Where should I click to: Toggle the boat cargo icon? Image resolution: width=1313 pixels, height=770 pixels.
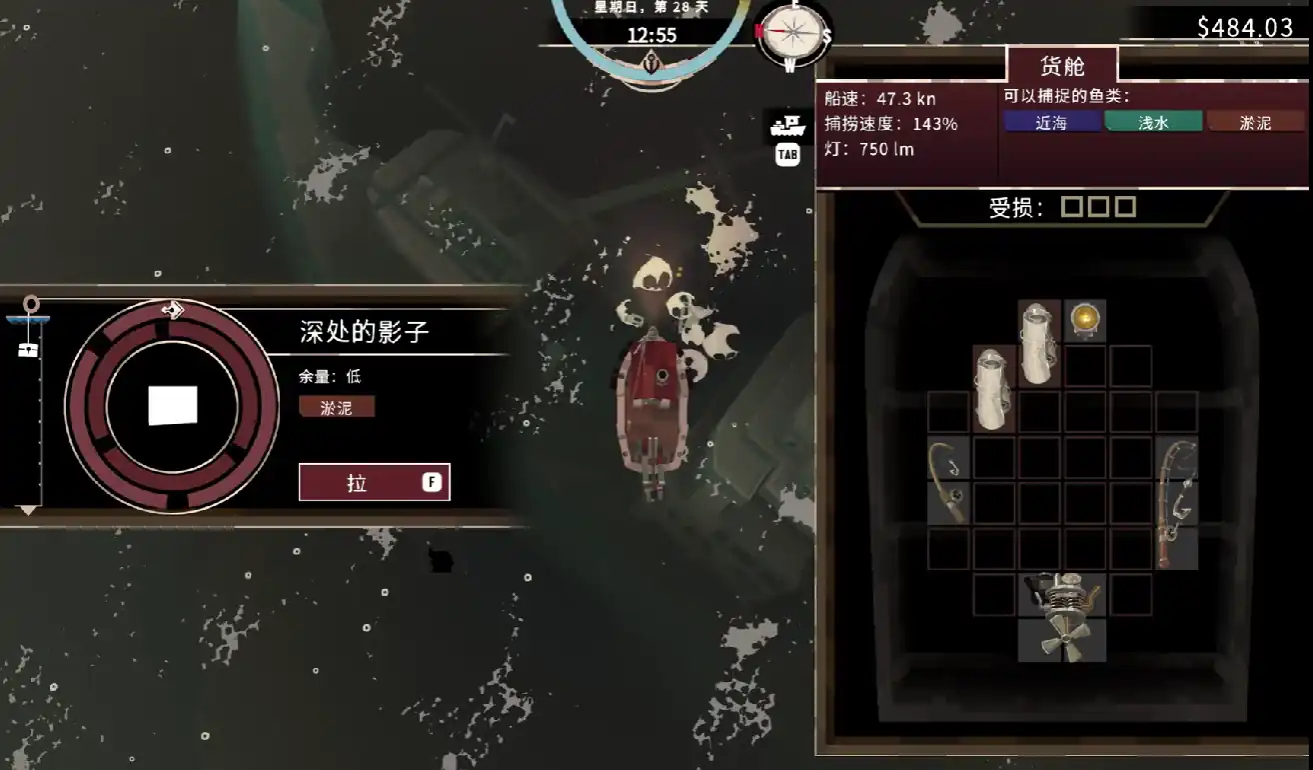[788, 127]
